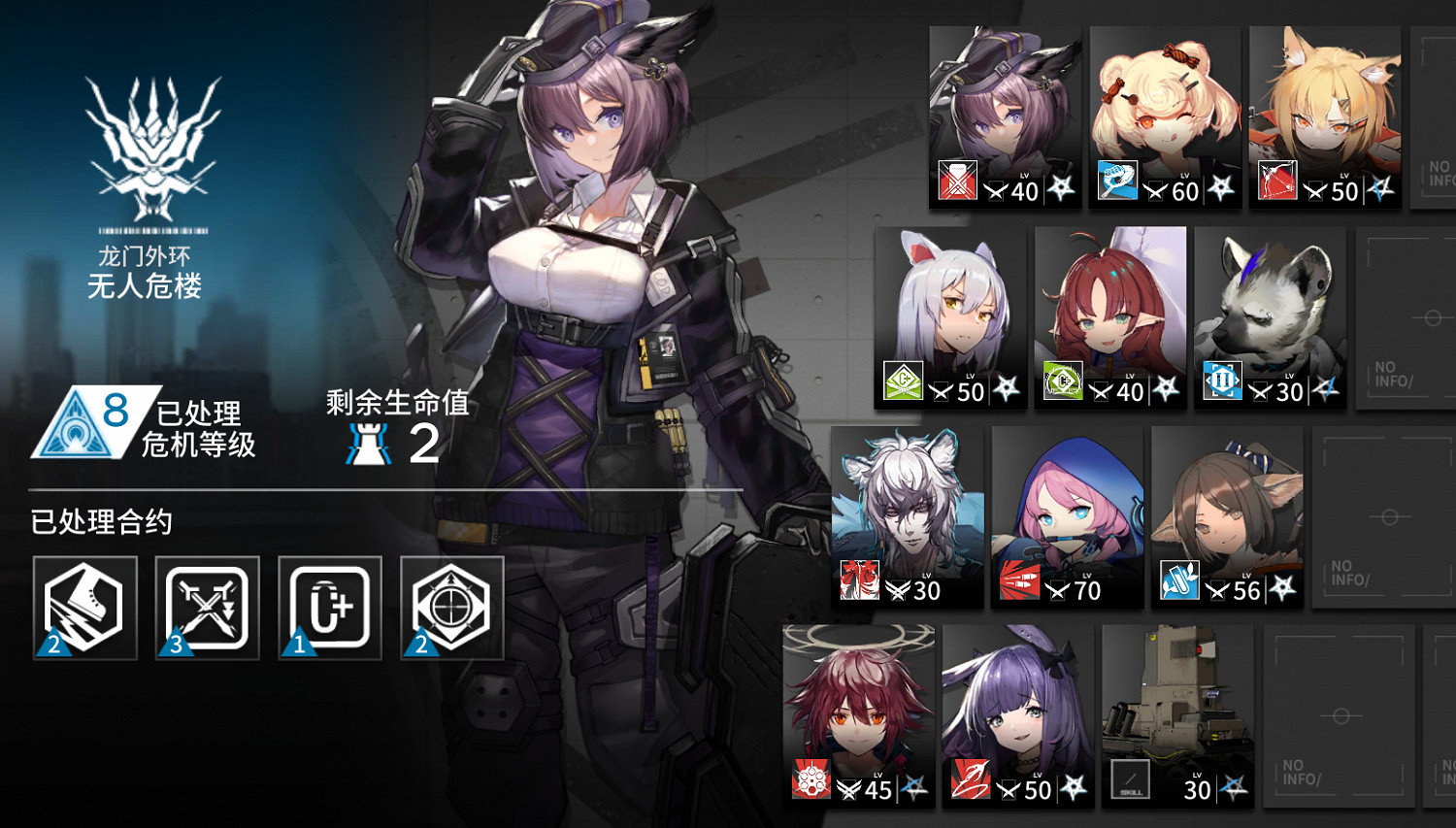
Task: Click the hexagonal crosshair contract icon
Action: point(451,608)
